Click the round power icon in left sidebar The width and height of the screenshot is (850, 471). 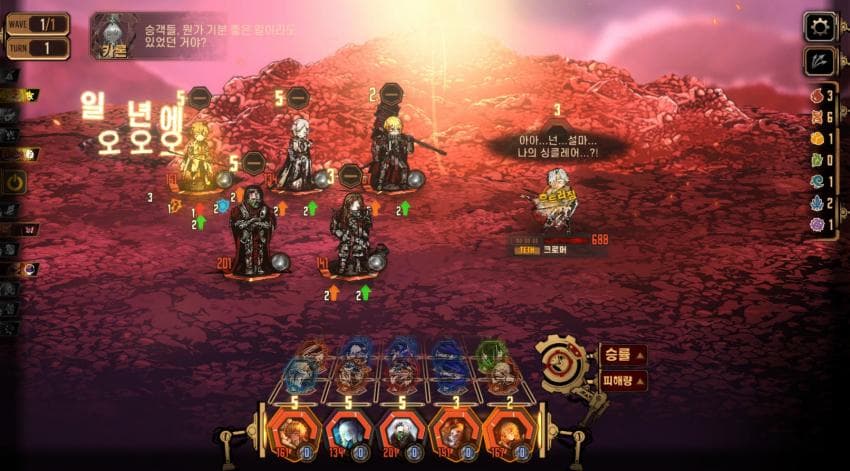[x=15, y=181]
